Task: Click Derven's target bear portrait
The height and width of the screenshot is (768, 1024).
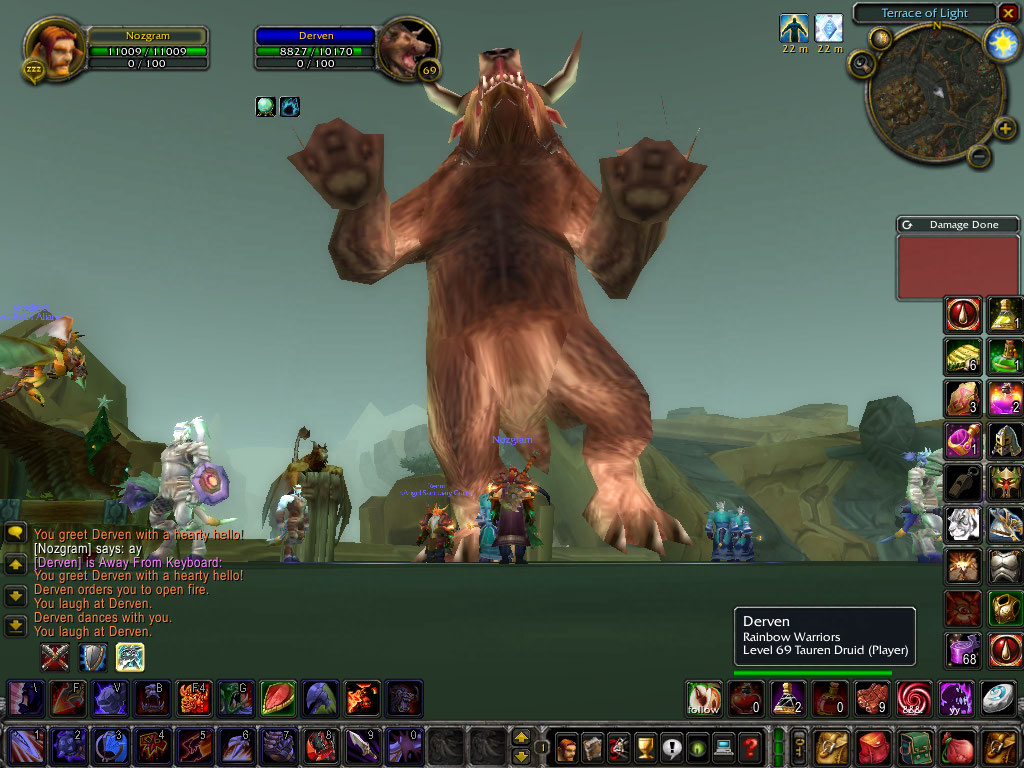Action: 407,48
